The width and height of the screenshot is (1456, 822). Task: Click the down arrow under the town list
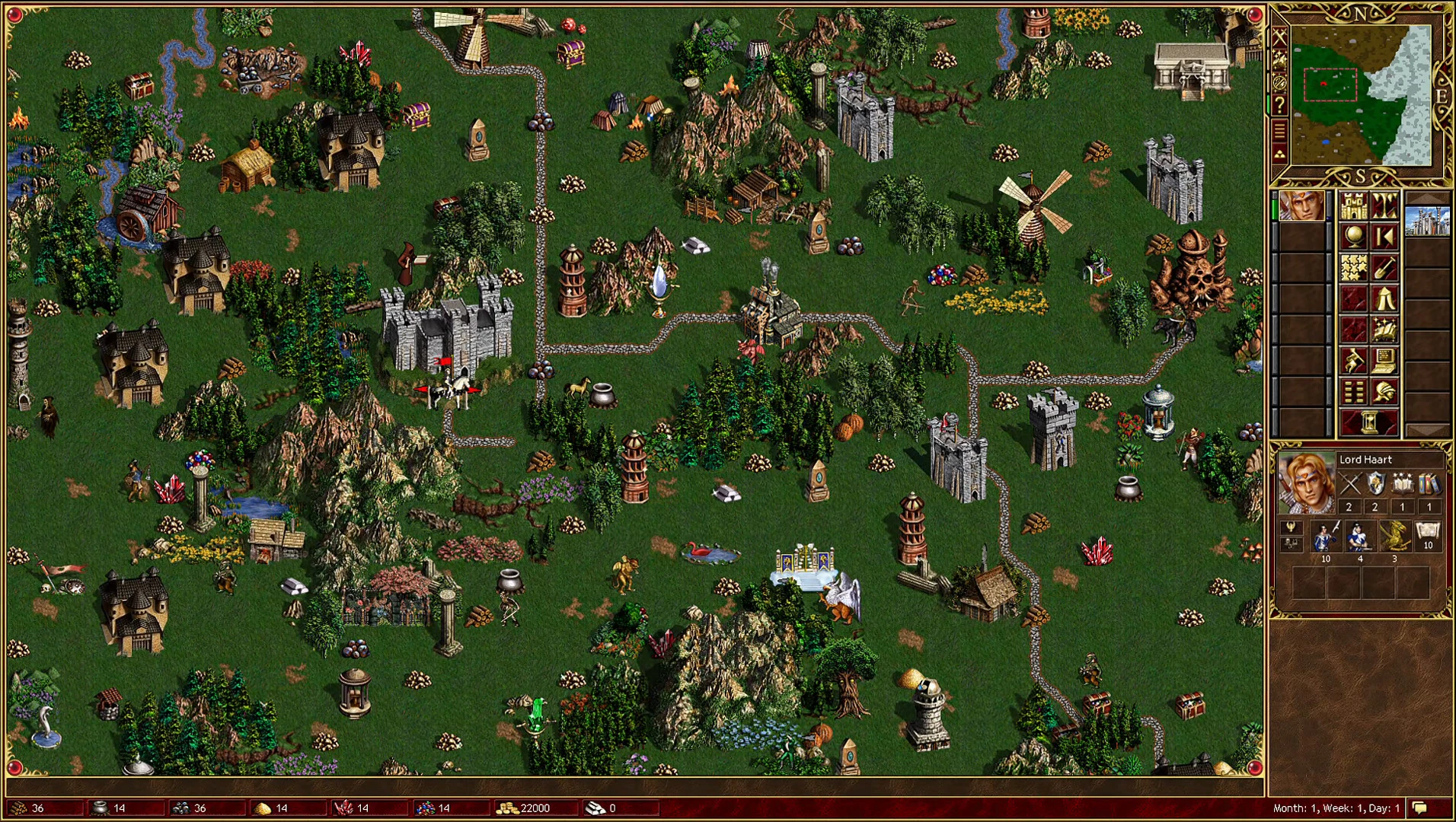tap(1429, 429)
